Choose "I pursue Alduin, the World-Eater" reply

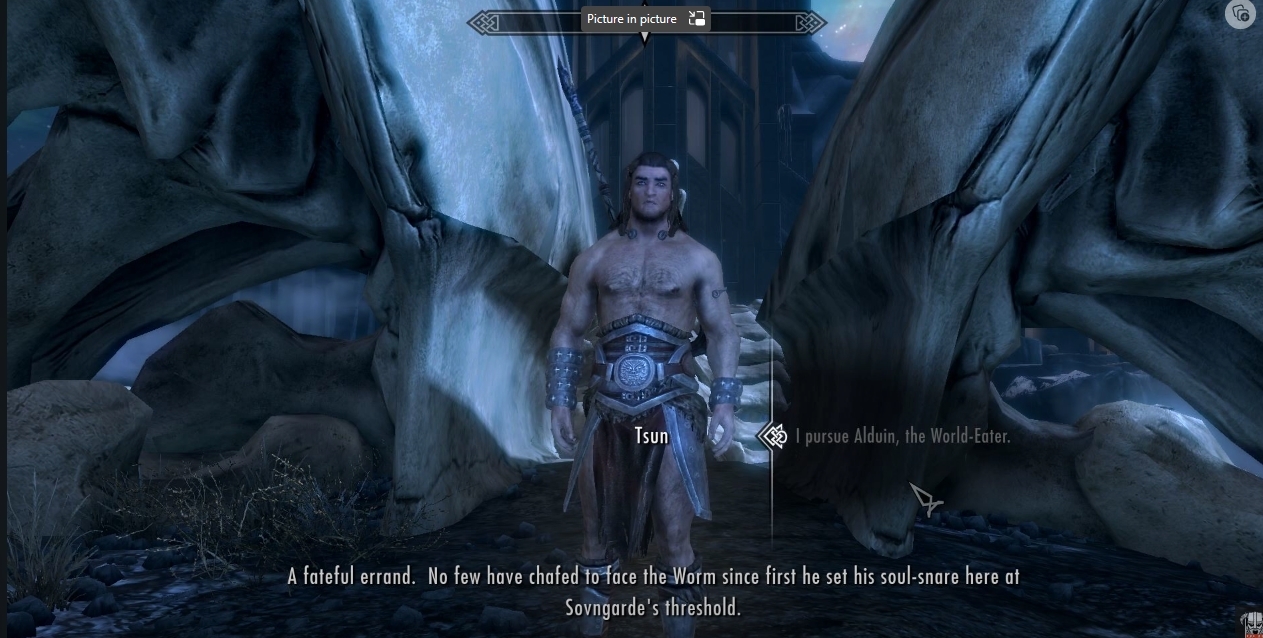[x=902, y=437]
